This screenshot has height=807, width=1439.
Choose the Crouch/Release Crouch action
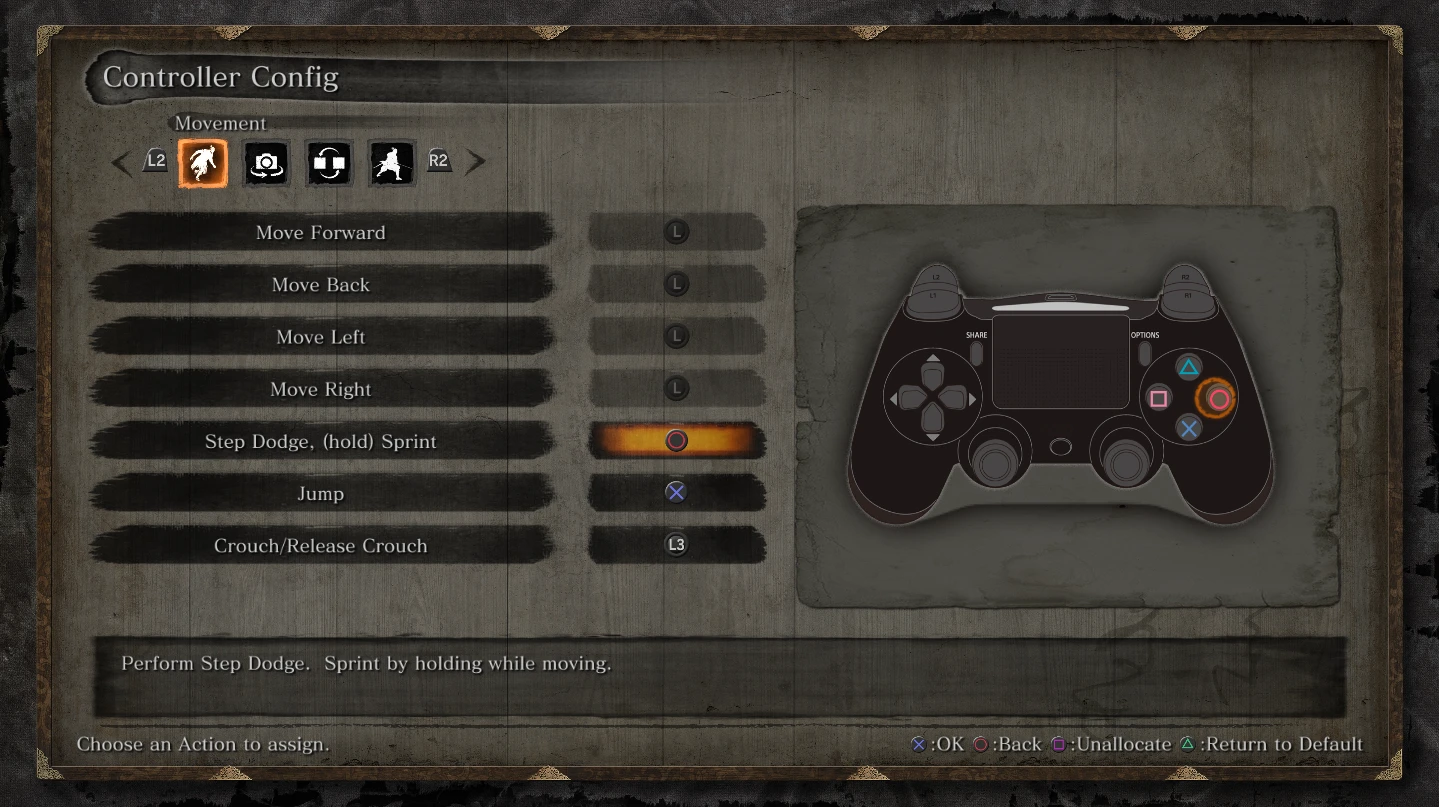[320, 545]
